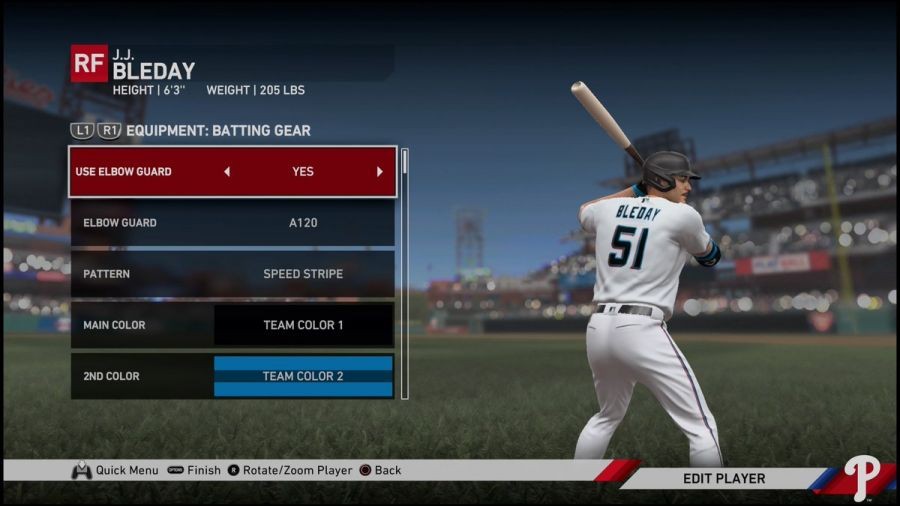Select the Main Color Team Color 1 swatch
The image size is (900, 506).
click(x=303, y=325)
